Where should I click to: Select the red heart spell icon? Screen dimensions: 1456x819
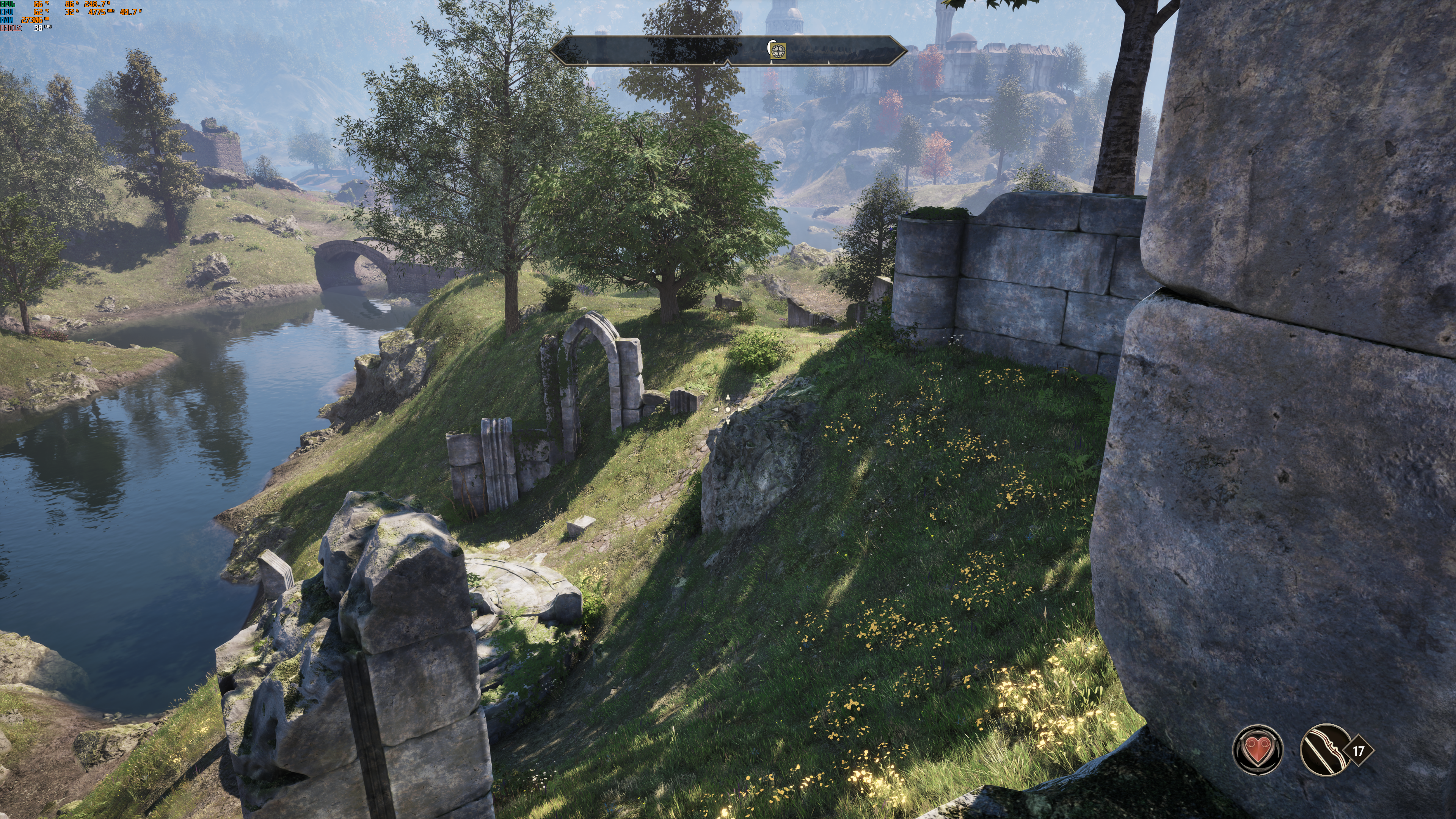tap(1258, 750)
